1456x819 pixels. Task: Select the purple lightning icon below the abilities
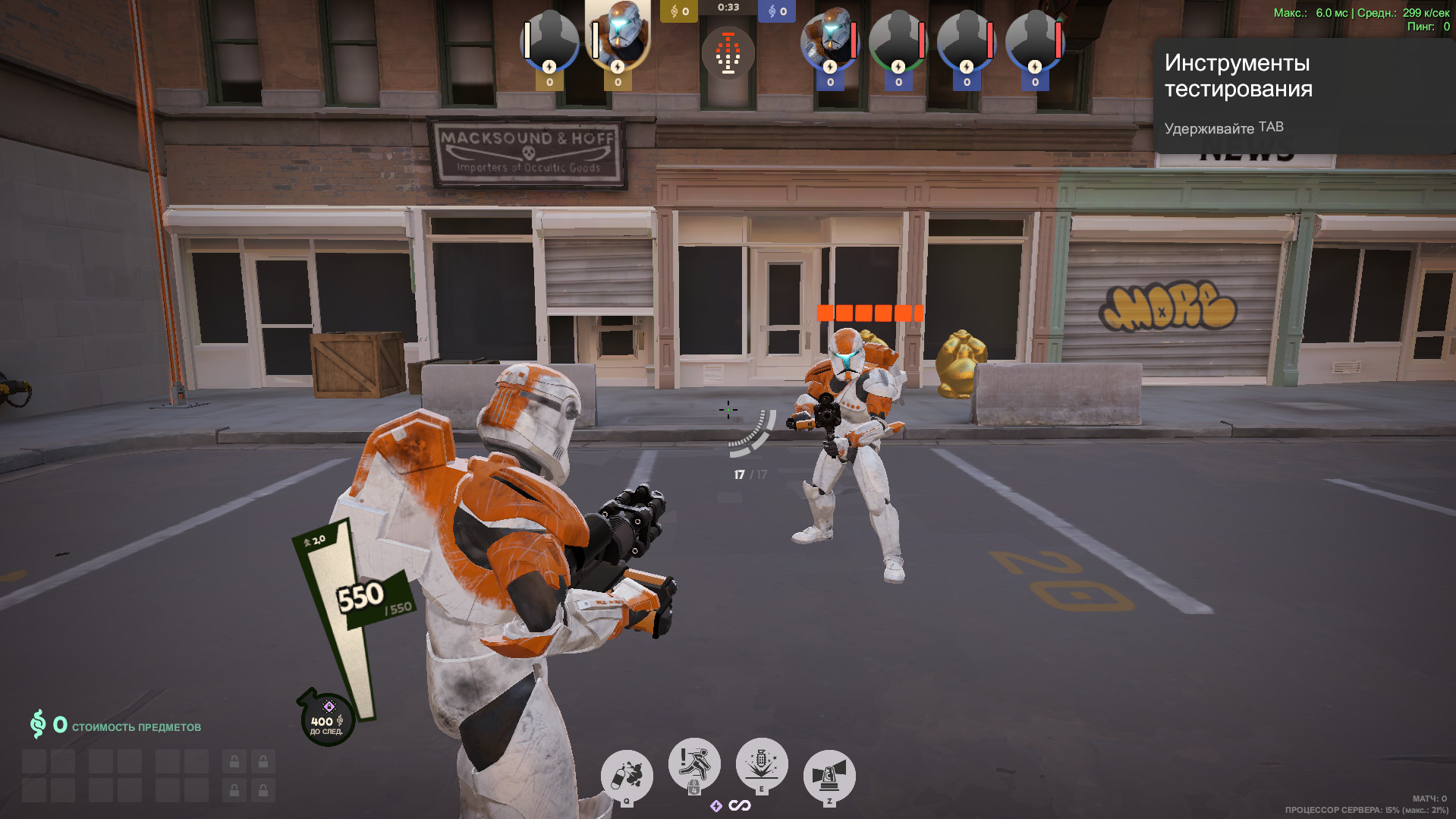tap(716, 806)
